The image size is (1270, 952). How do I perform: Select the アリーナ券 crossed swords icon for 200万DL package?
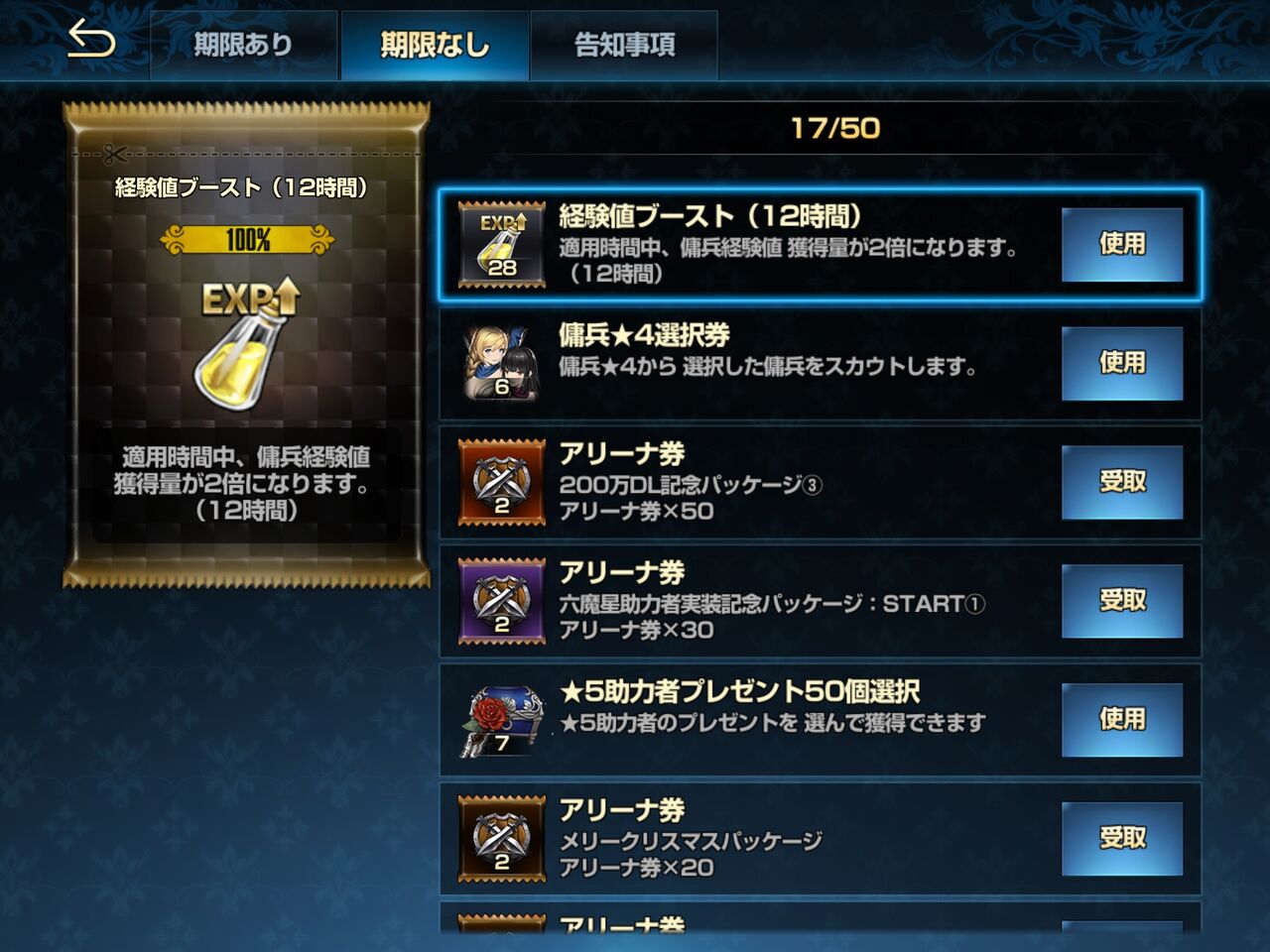498,483
